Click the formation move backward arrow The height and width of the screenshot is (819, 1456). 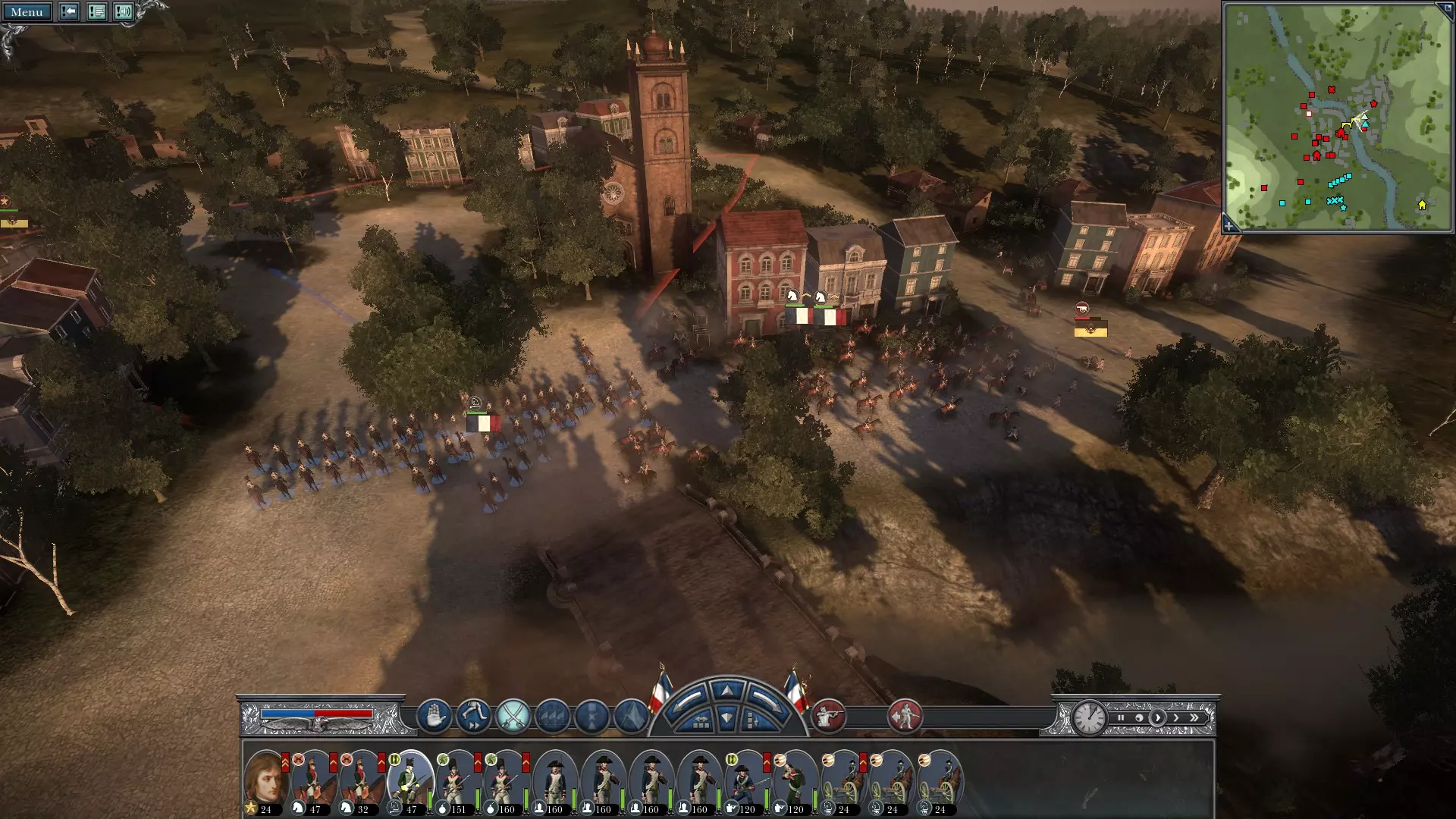click(727, 718)
